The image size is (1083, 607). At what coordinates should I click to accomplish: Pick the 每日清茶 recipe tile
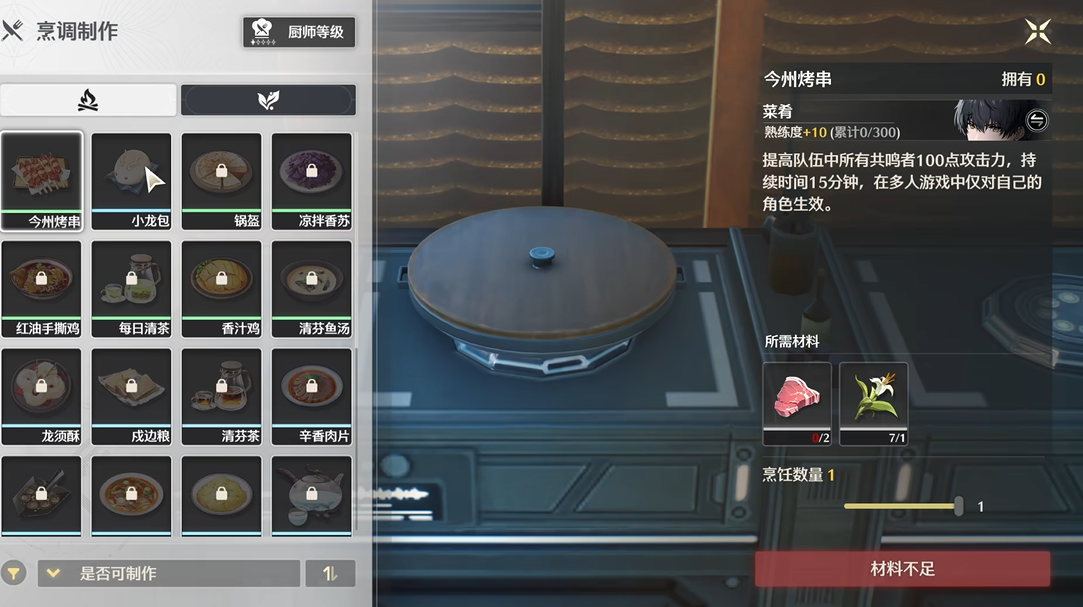[131, 288]
